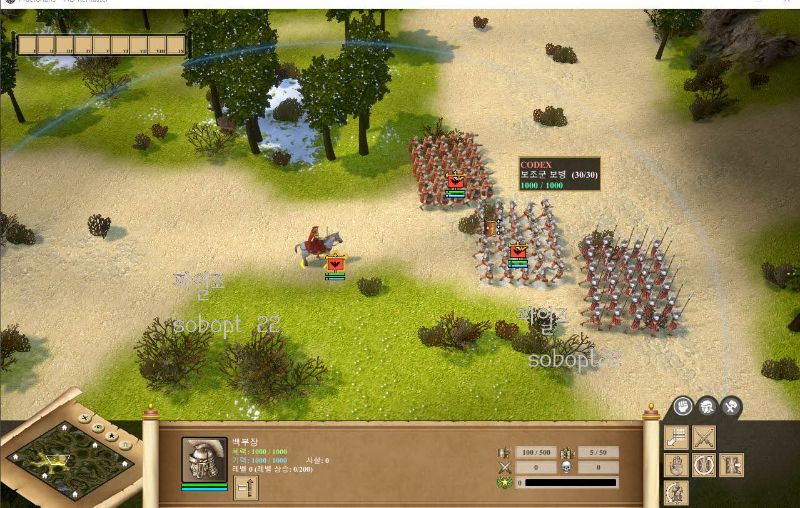Click the rotating soldier command in bottom row
The width and height of the screenshot is (800, 508).
point(677,492)
